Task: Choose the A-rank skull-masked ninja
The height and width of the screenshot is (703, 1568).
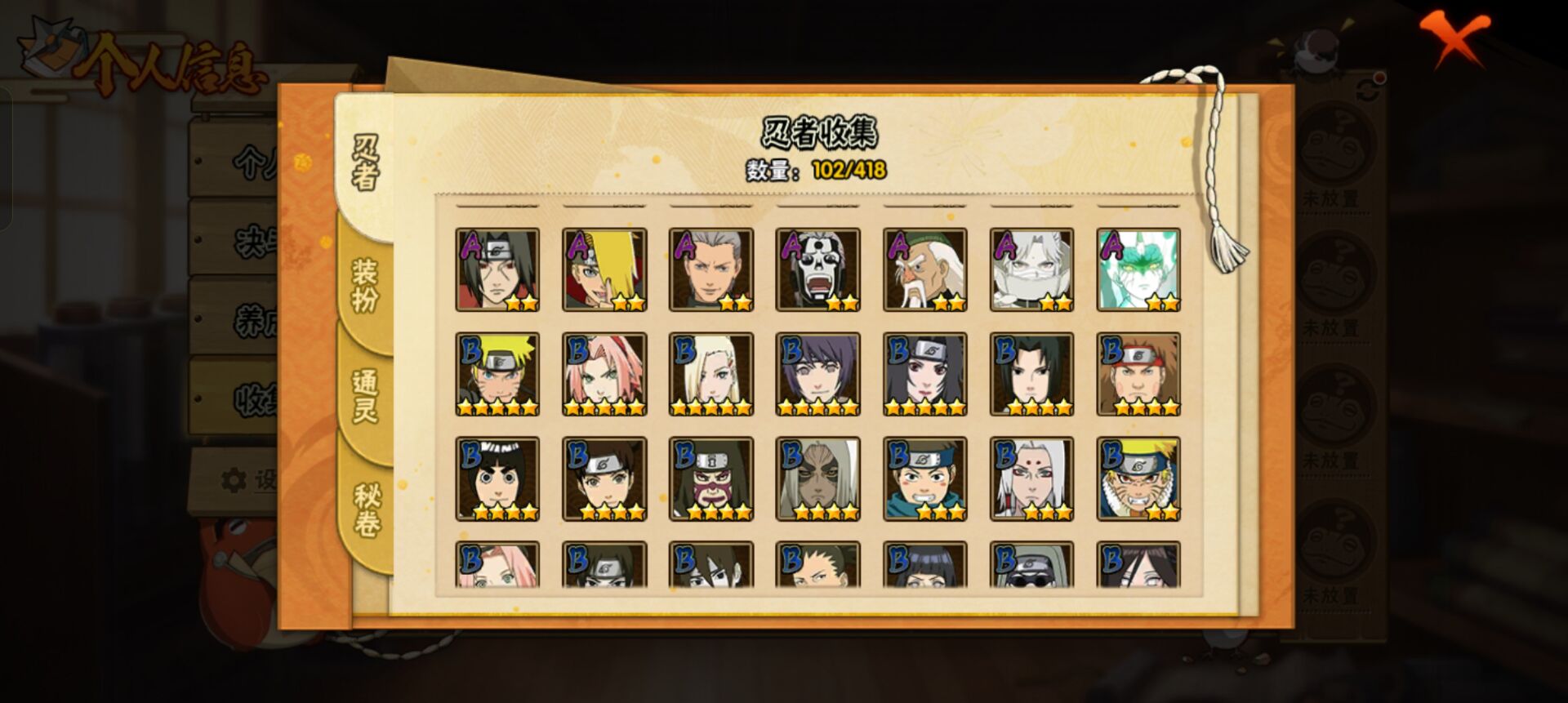Action: [x=818, y=269]
